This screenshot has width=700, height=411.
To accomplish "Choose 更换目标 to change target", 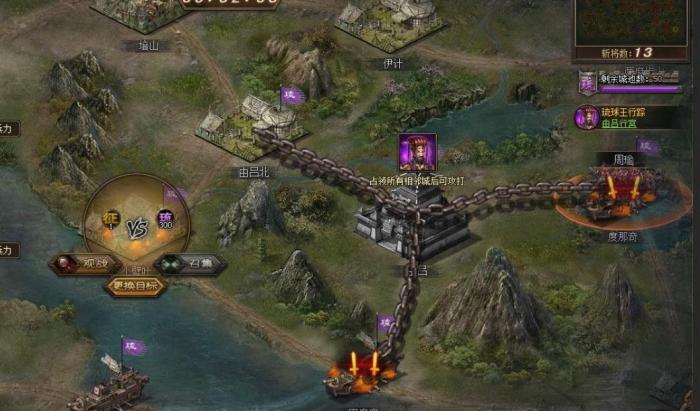I will pyautogui.click(x=136, y=285).
